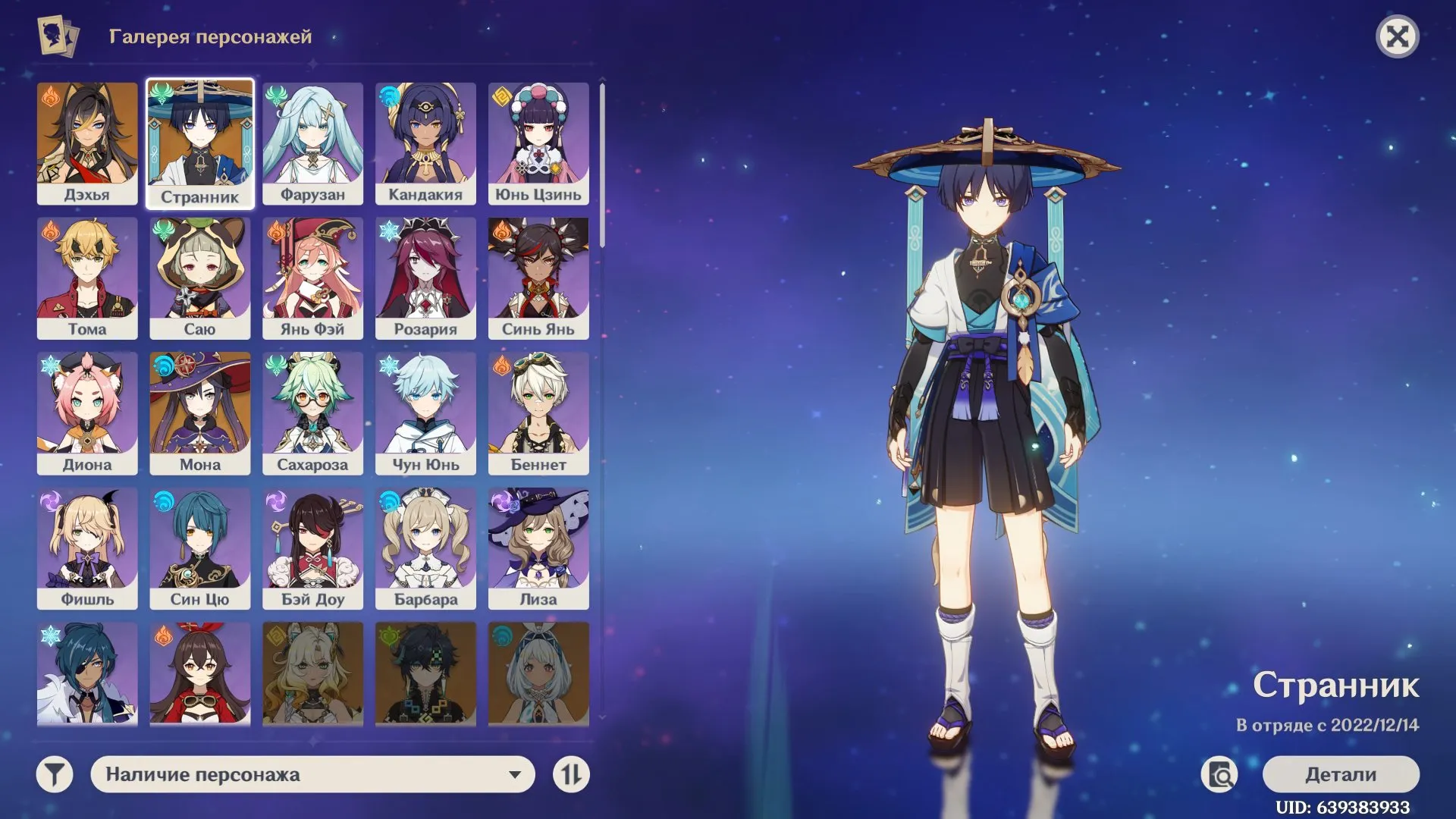Open the Наличие персонажа dropdown
The image size is (1456, 819).
click(311, 775)
